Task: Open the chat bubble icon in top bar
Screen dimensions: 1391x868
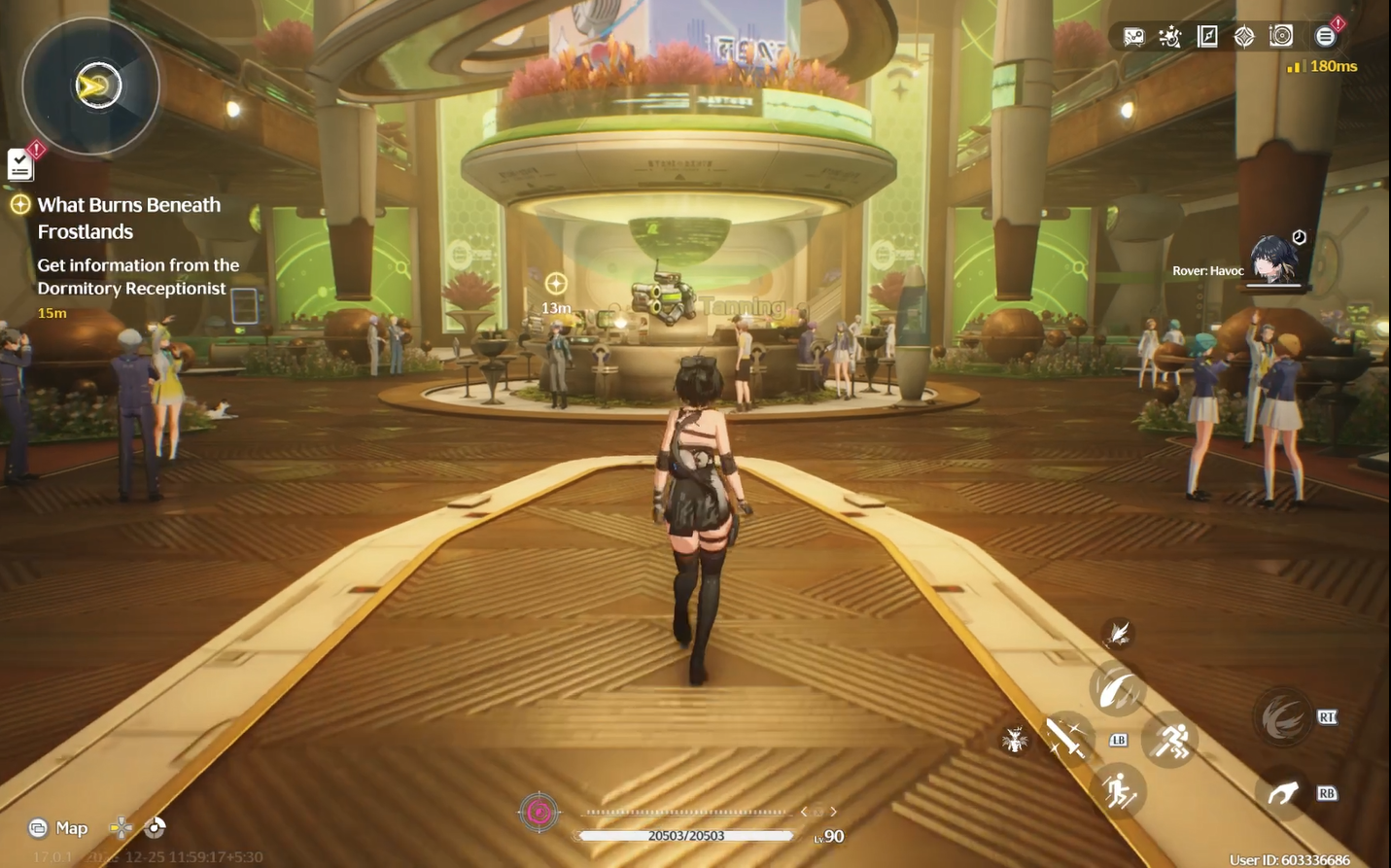Action: (x=1133, y=37)
